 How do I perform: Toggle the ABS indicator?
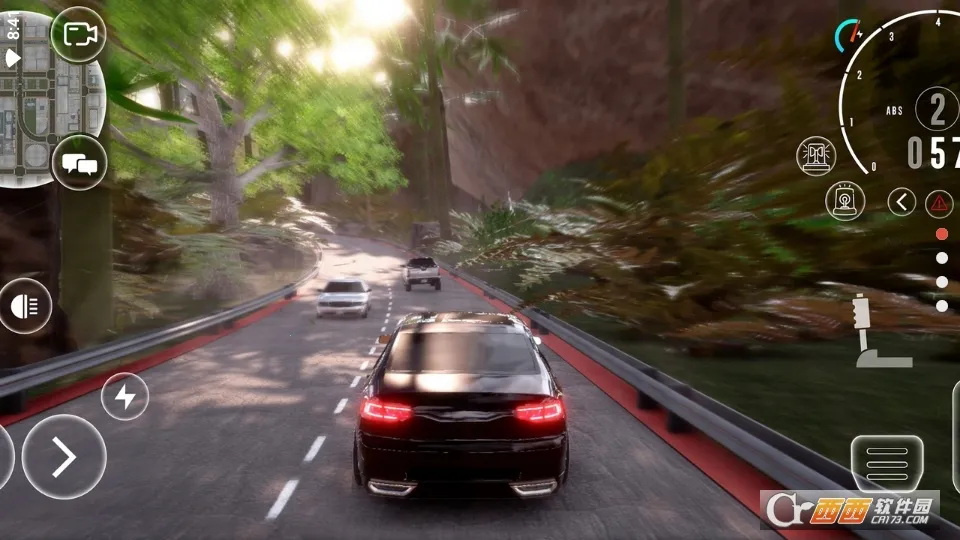[894, 111]
